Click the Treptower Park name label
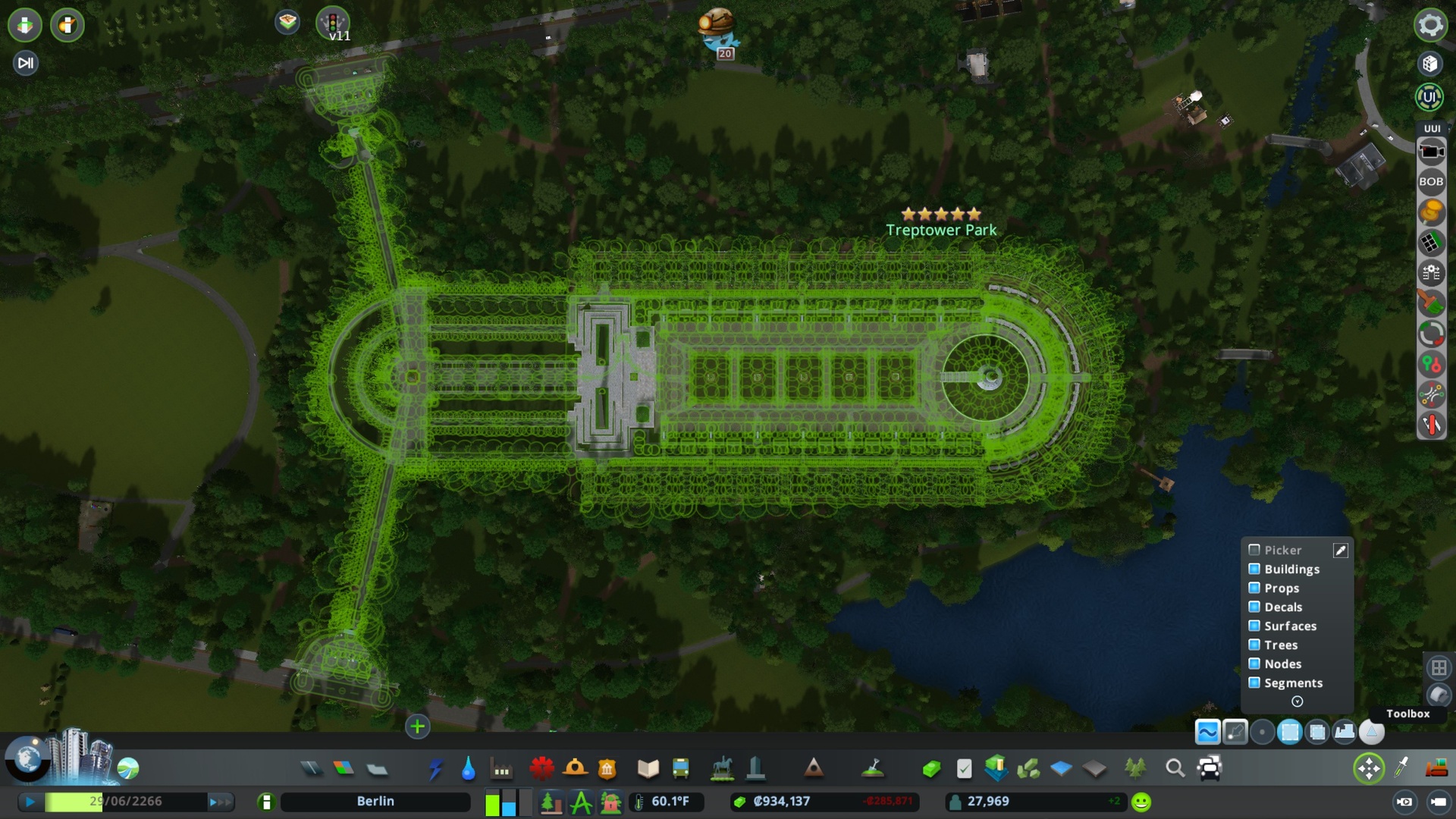 click(940, 230)
